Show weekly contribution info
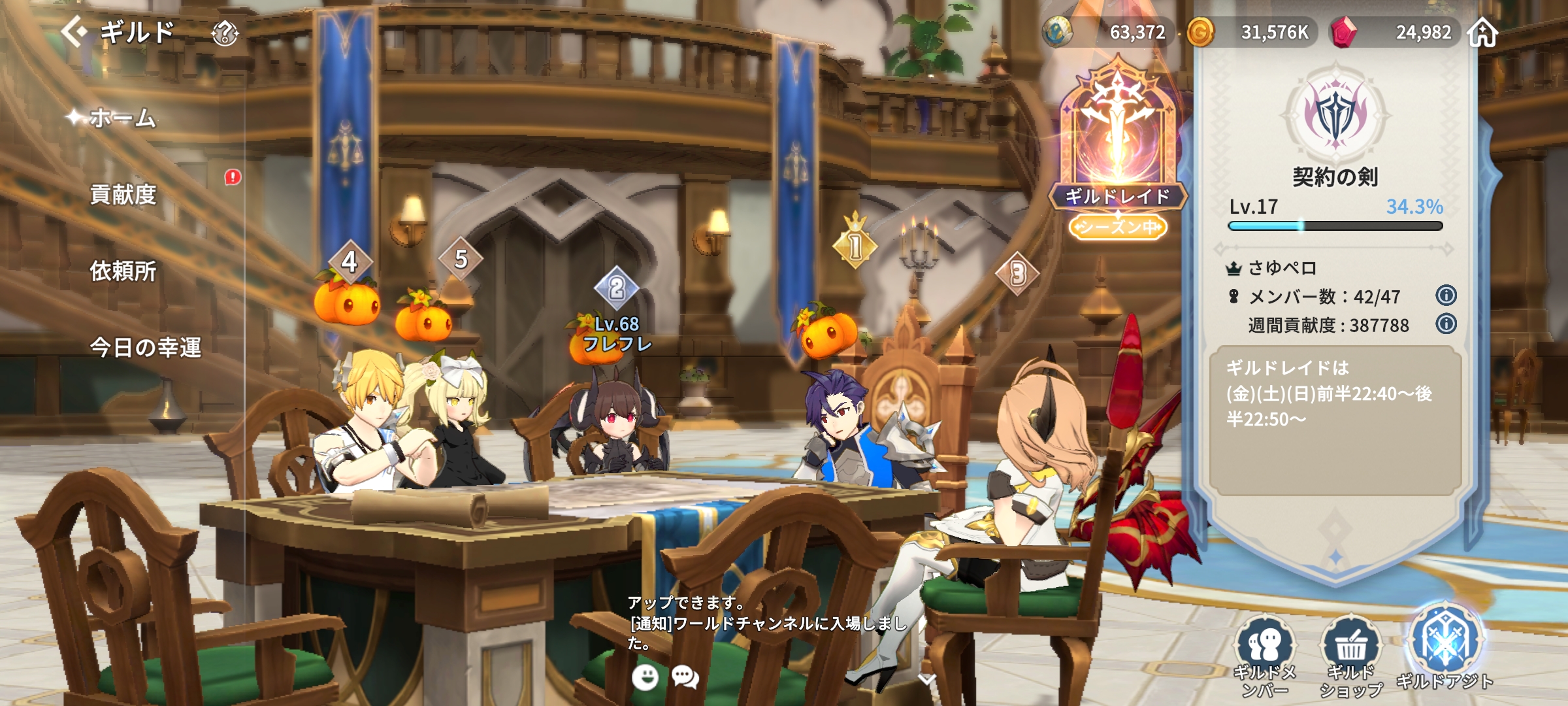Image resolution: width=1568 pixels, height=706 pixels. [1446, 324]
